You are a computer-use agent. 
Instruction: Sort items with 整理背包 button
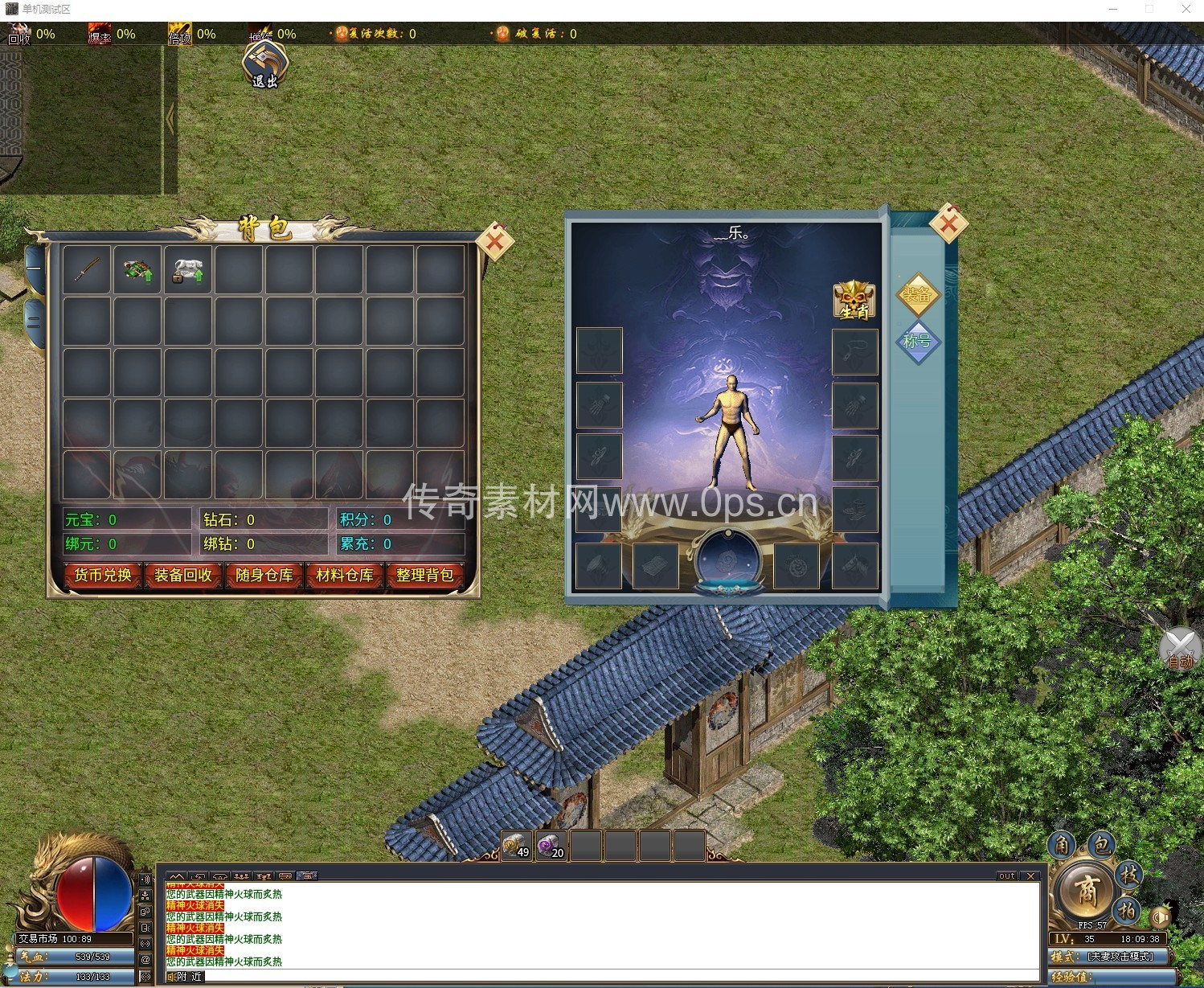[425, 576]
